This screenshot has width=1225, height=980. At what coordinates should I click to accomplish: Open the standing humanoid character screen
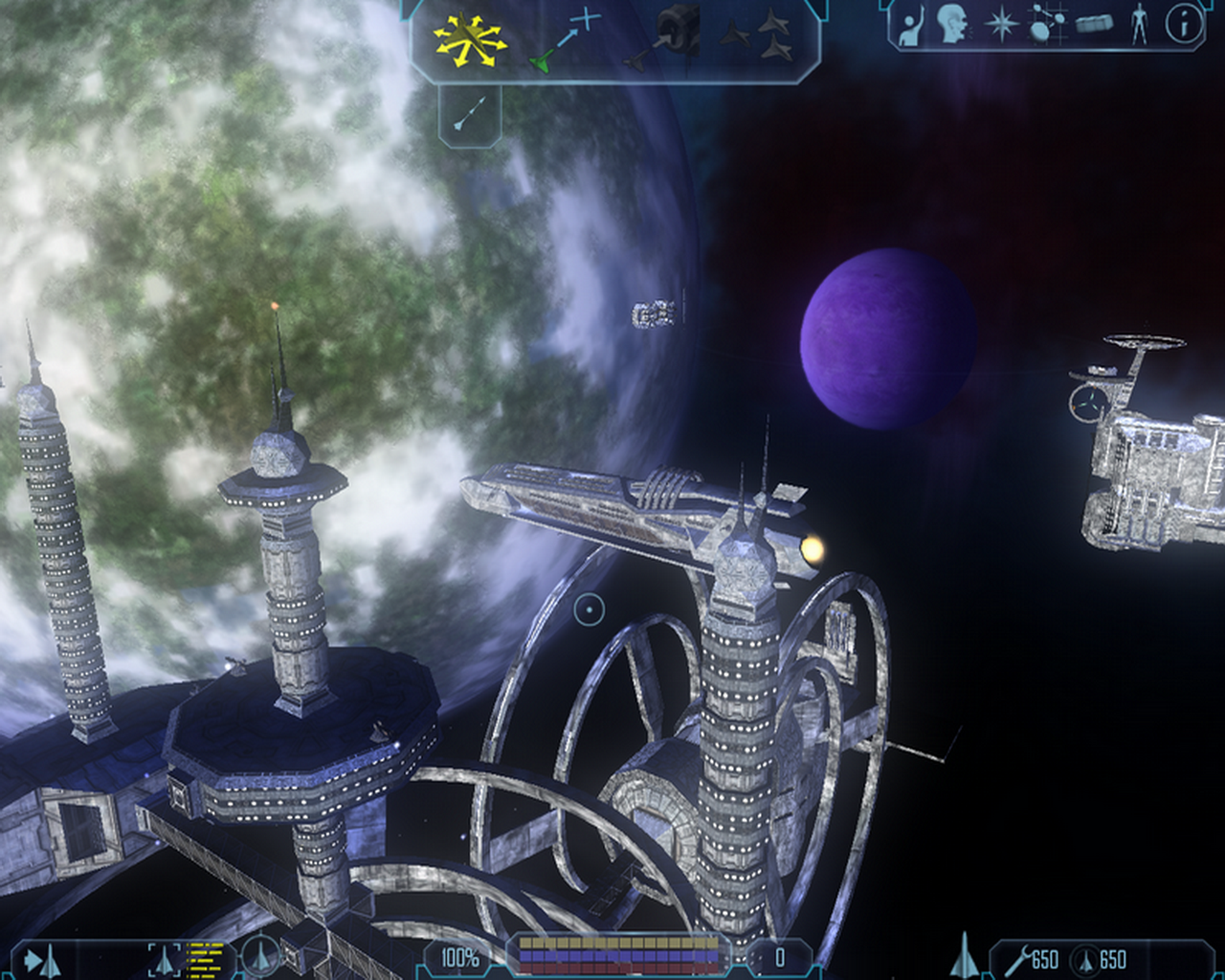[1138, 25]
